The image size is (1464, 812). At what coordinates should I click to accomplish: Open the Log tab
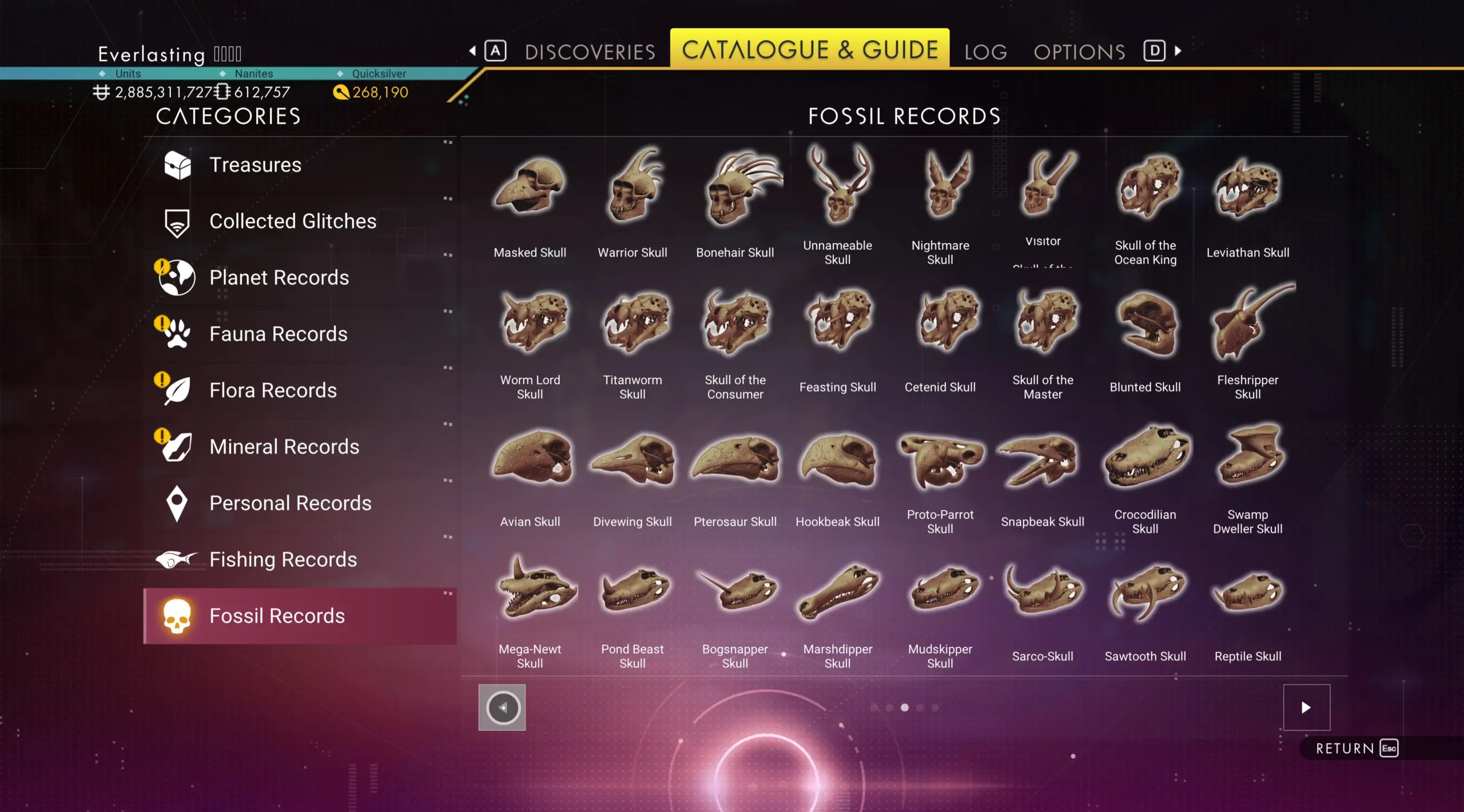[985, 51]
